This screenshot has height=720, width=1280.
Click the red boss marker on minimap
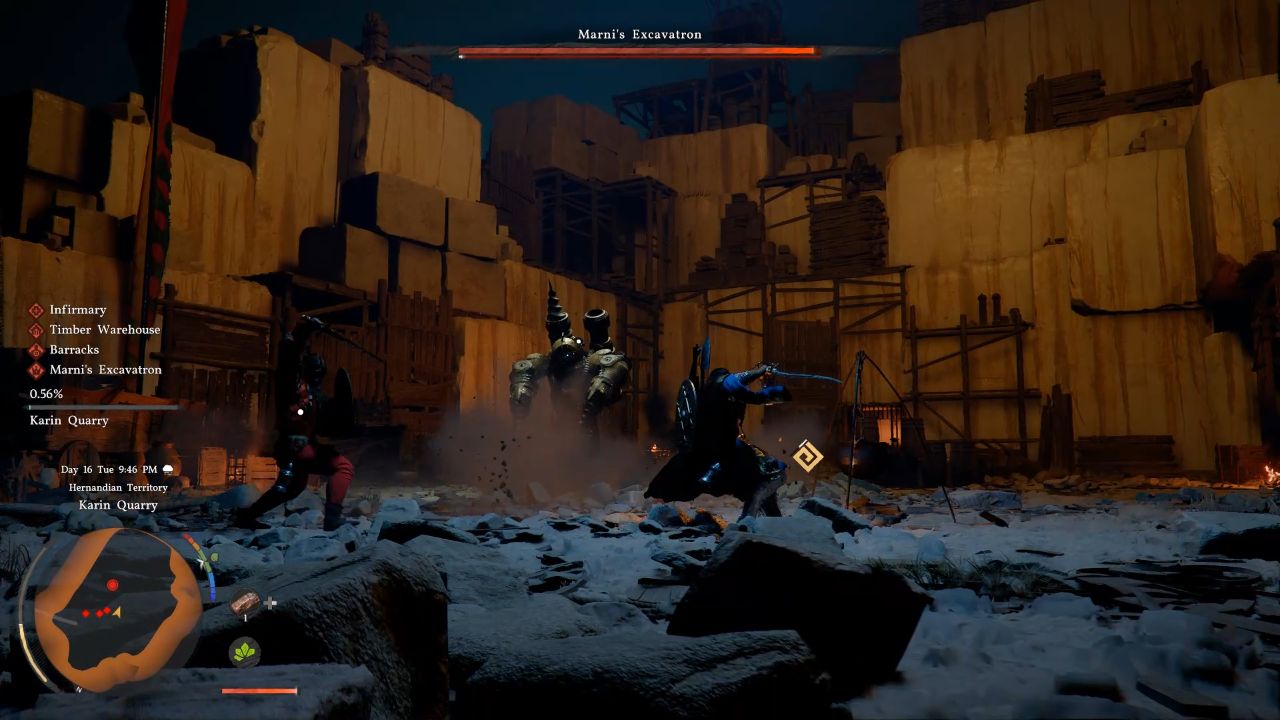112,584
